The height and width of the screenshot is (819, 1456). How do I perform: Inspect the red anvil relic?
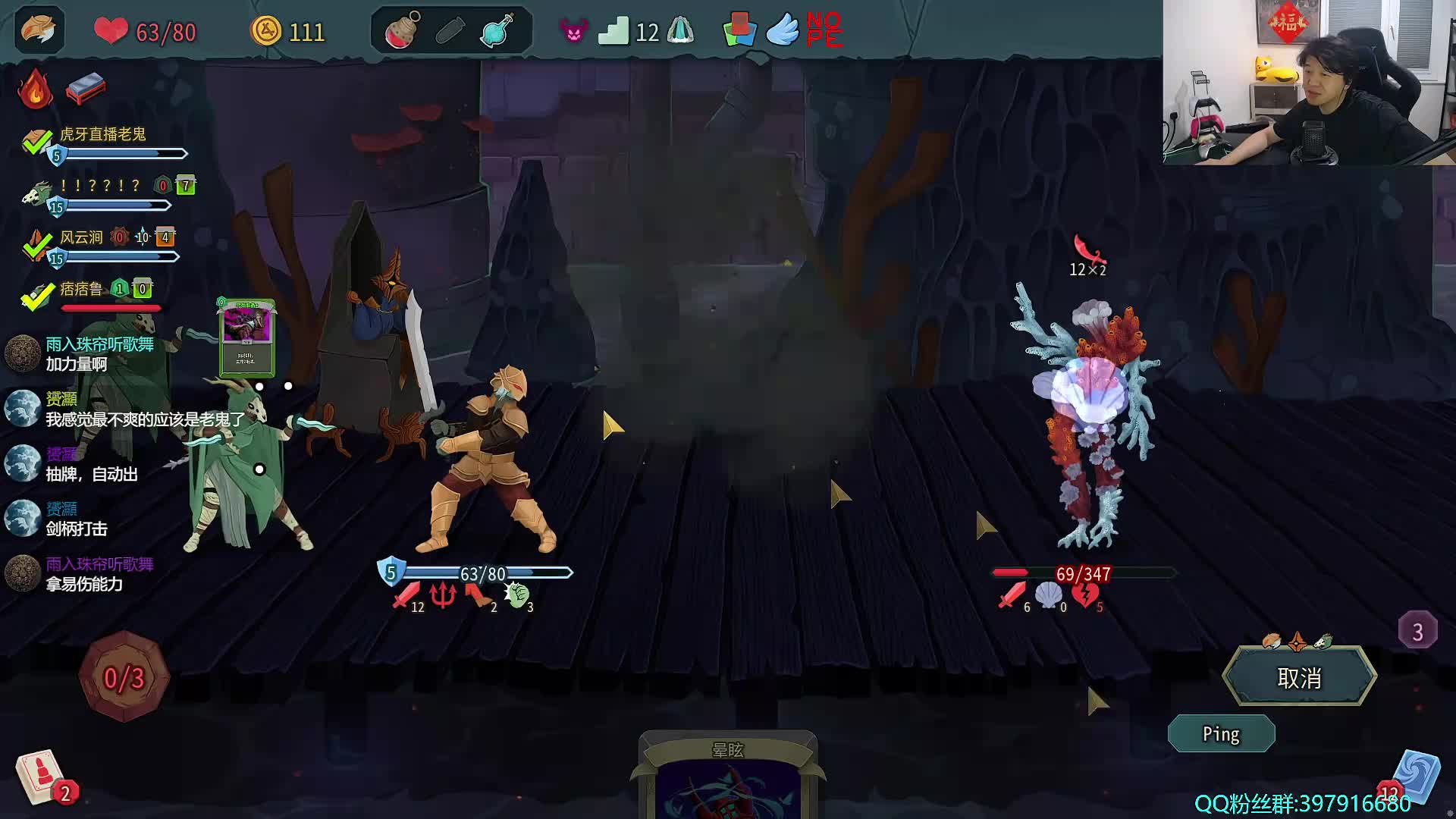point(86,89)
